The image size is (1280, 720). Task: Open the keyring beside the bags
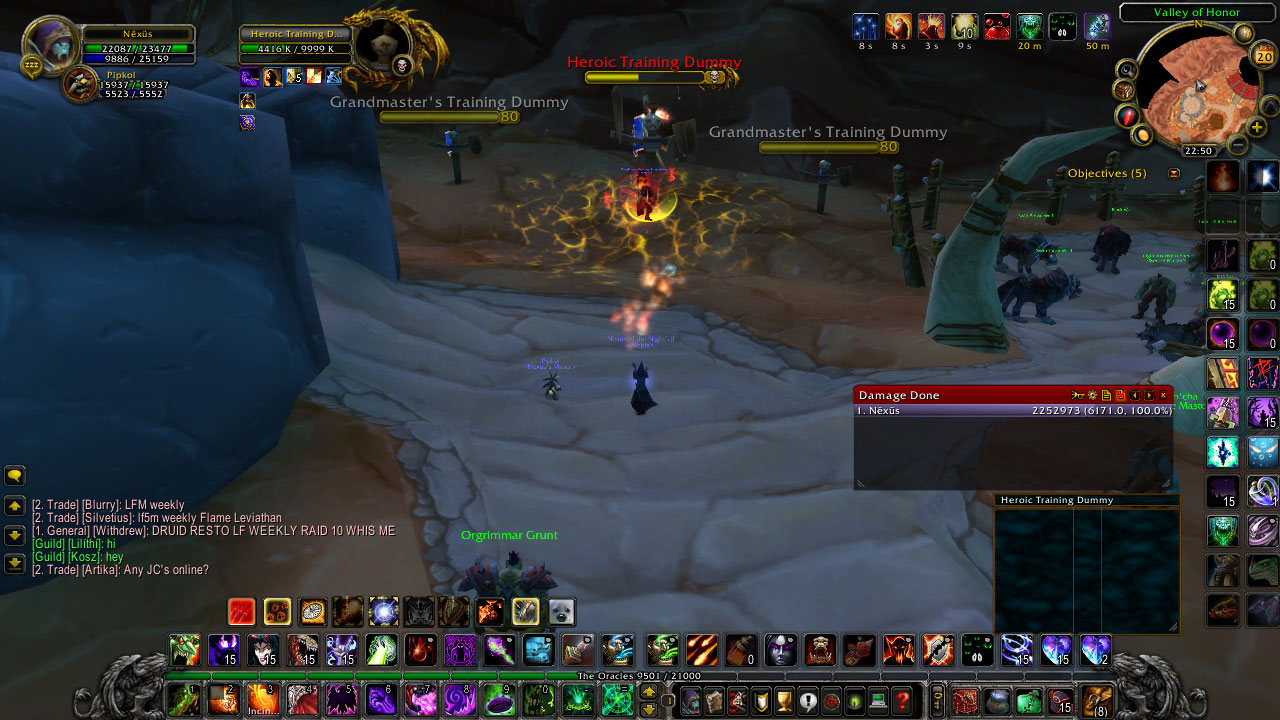pos(937,700)
